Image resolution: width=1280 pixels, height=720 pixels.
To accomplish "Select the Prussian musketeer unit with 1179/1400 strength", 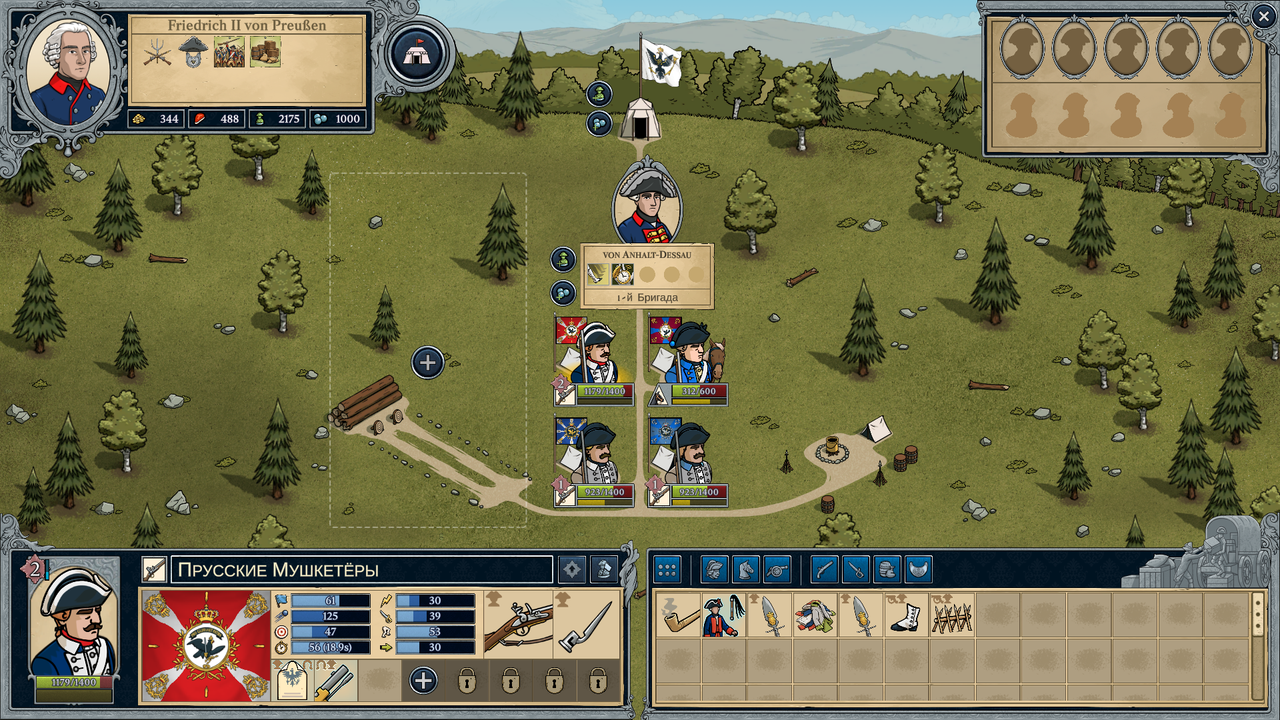I will coord(594,358).
